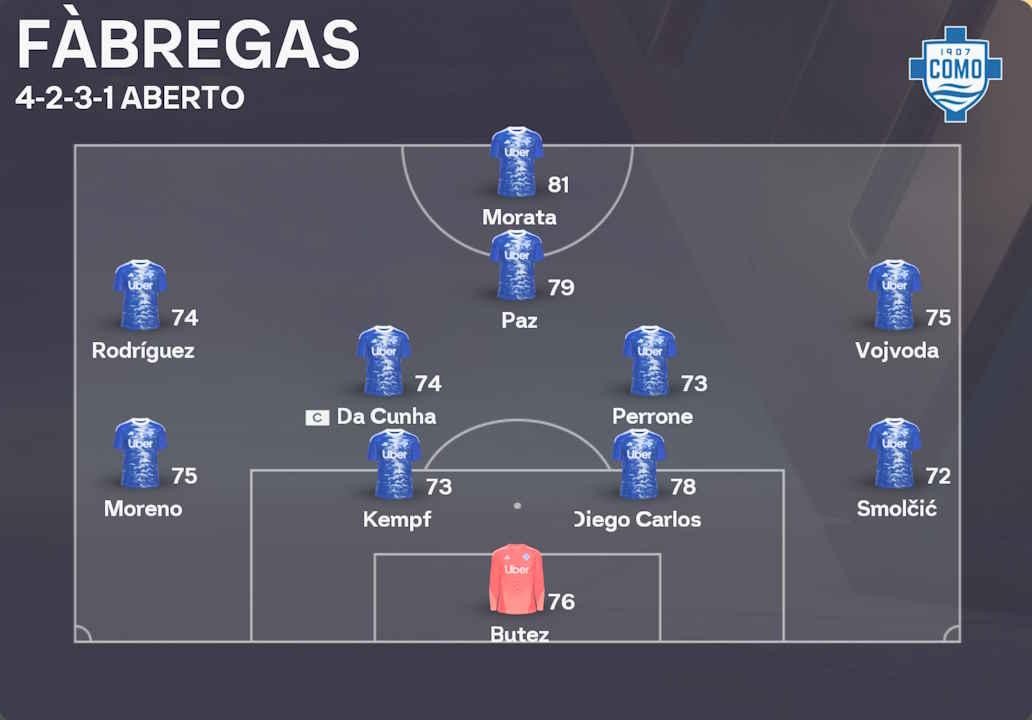1032x720 pixels.
Task: Choose captain Da Cunha in midfield
Action: (384, 360)
